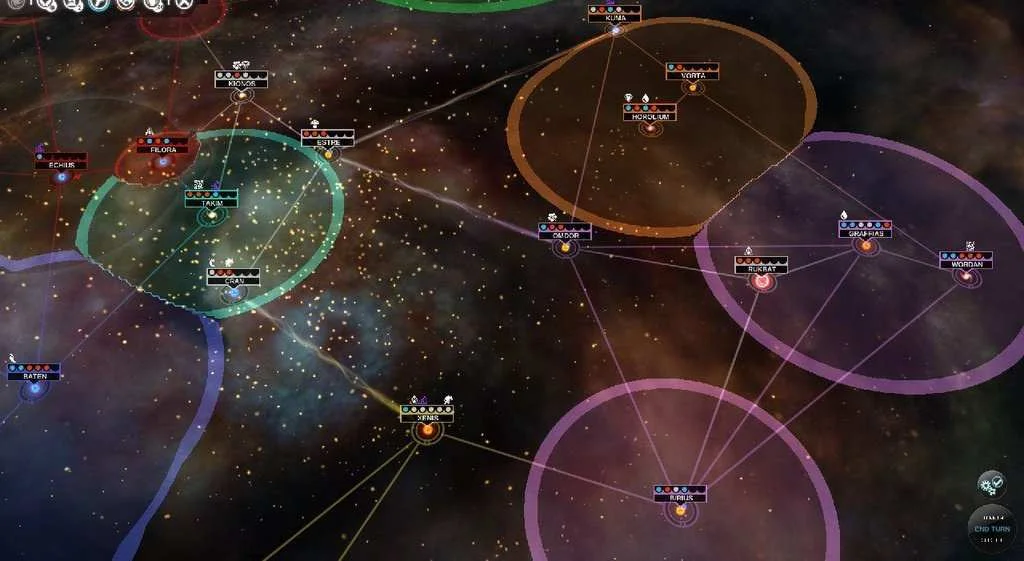The height and width of the screenshot is (561, 1024).
Task: Open the Vorta system label
Action: (x=692, y=75)
